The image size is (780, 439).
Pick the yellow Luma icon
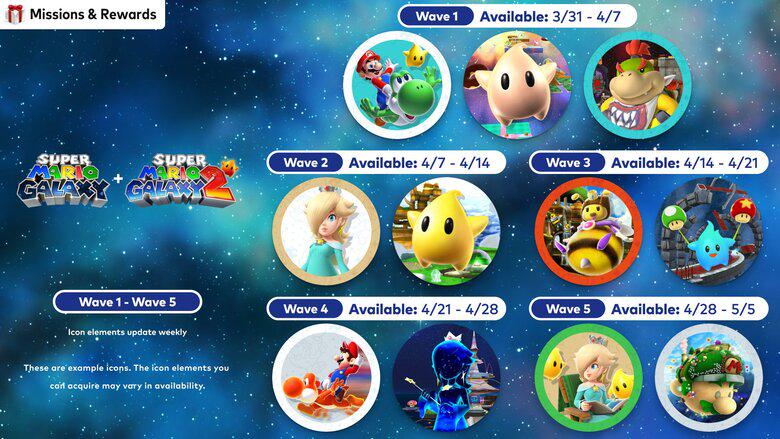click(446, 230)
